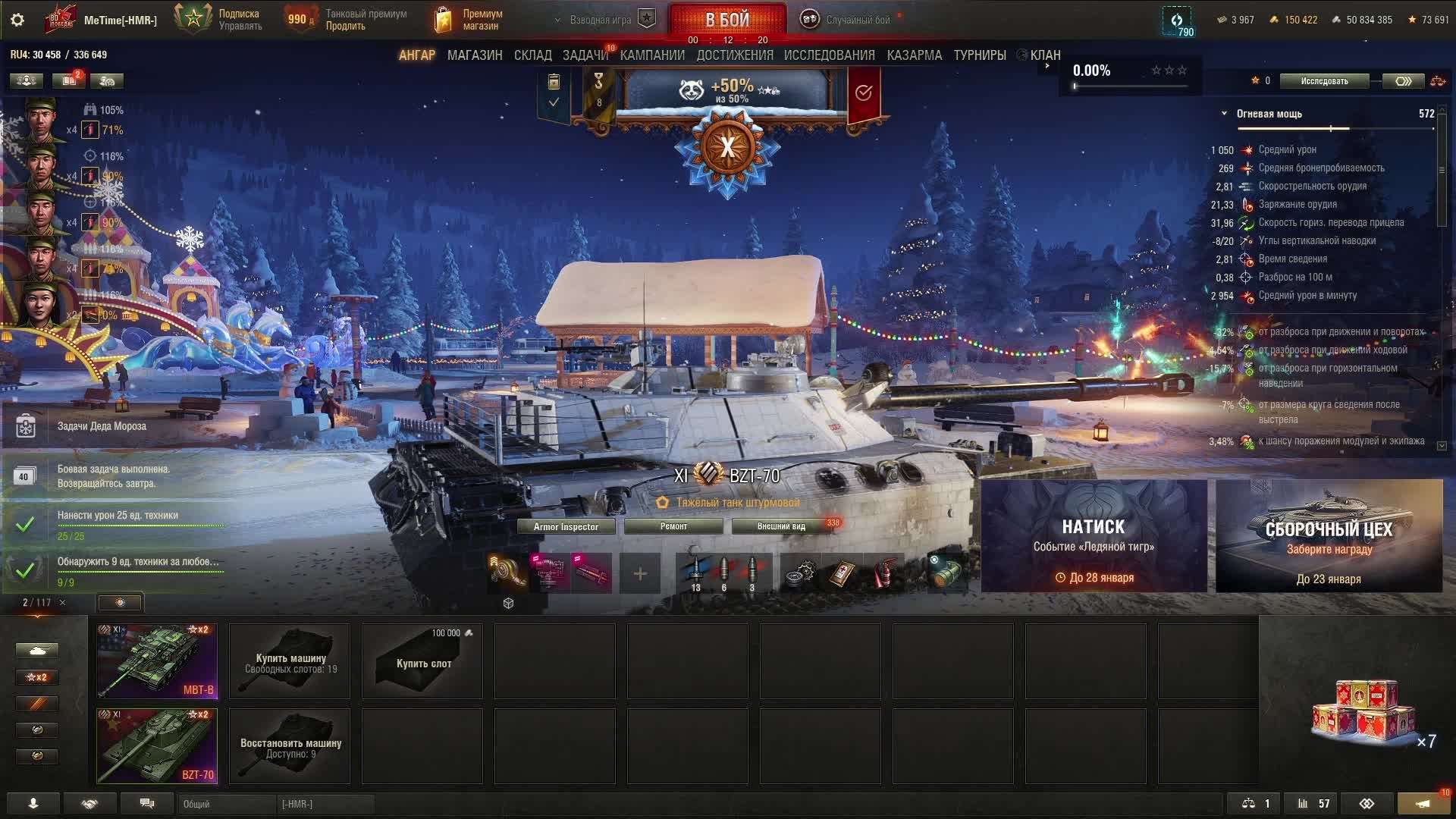Open Внешний вид customization
Screen dimensions: 1456x819
781,526
